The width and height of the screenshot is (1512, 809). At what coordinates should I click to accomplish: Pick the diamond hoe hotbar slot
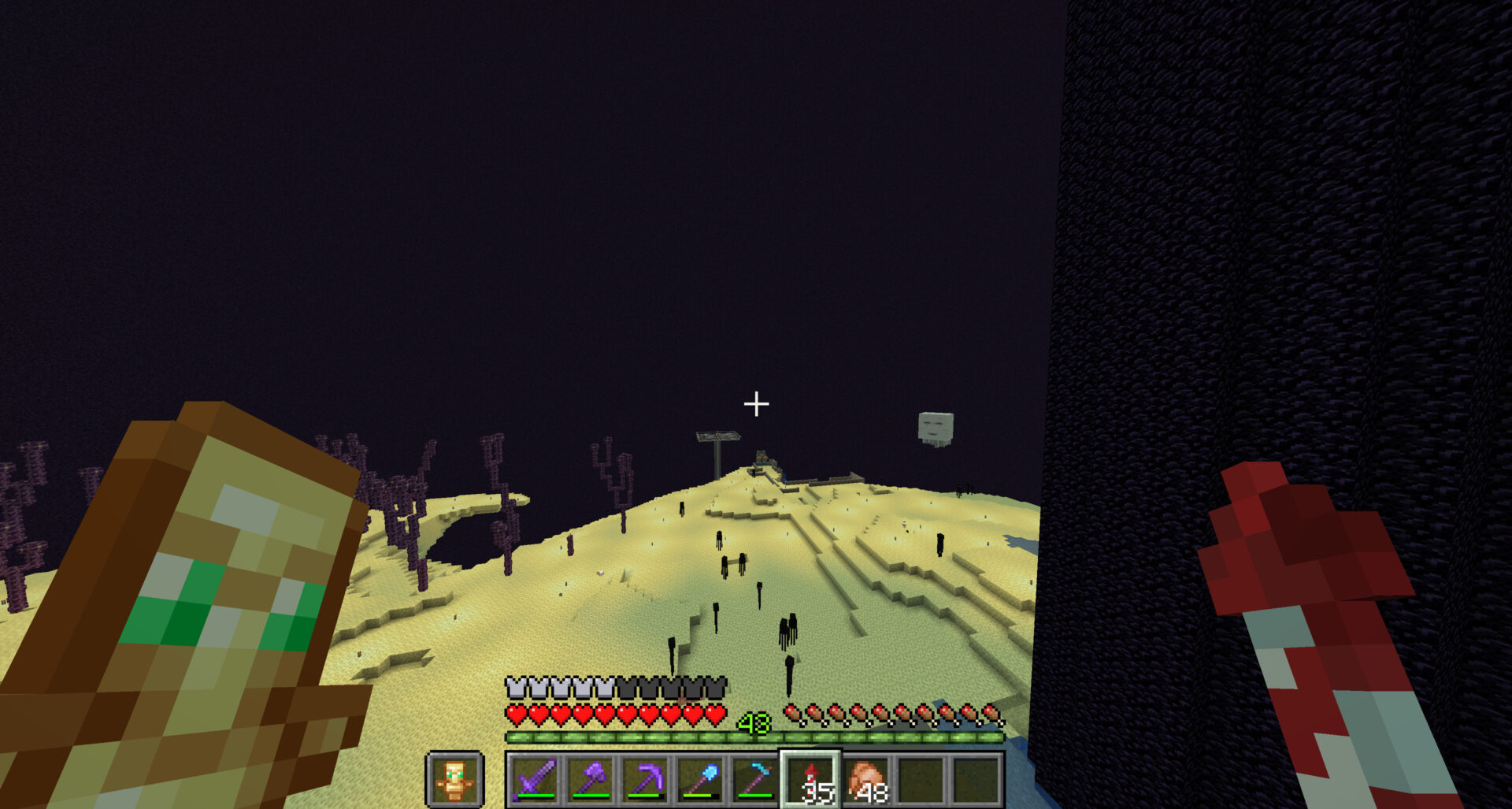coord(756,779)
